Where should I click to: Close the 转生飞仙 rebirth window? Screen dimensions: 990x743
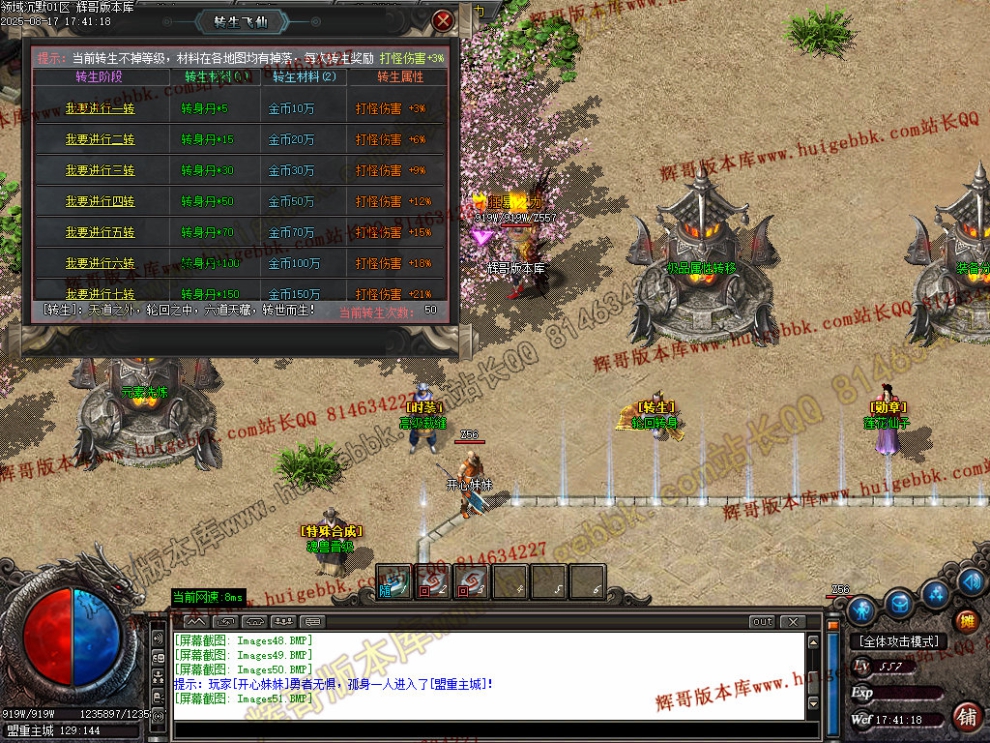pyautogui.click(x=444, y=20)
